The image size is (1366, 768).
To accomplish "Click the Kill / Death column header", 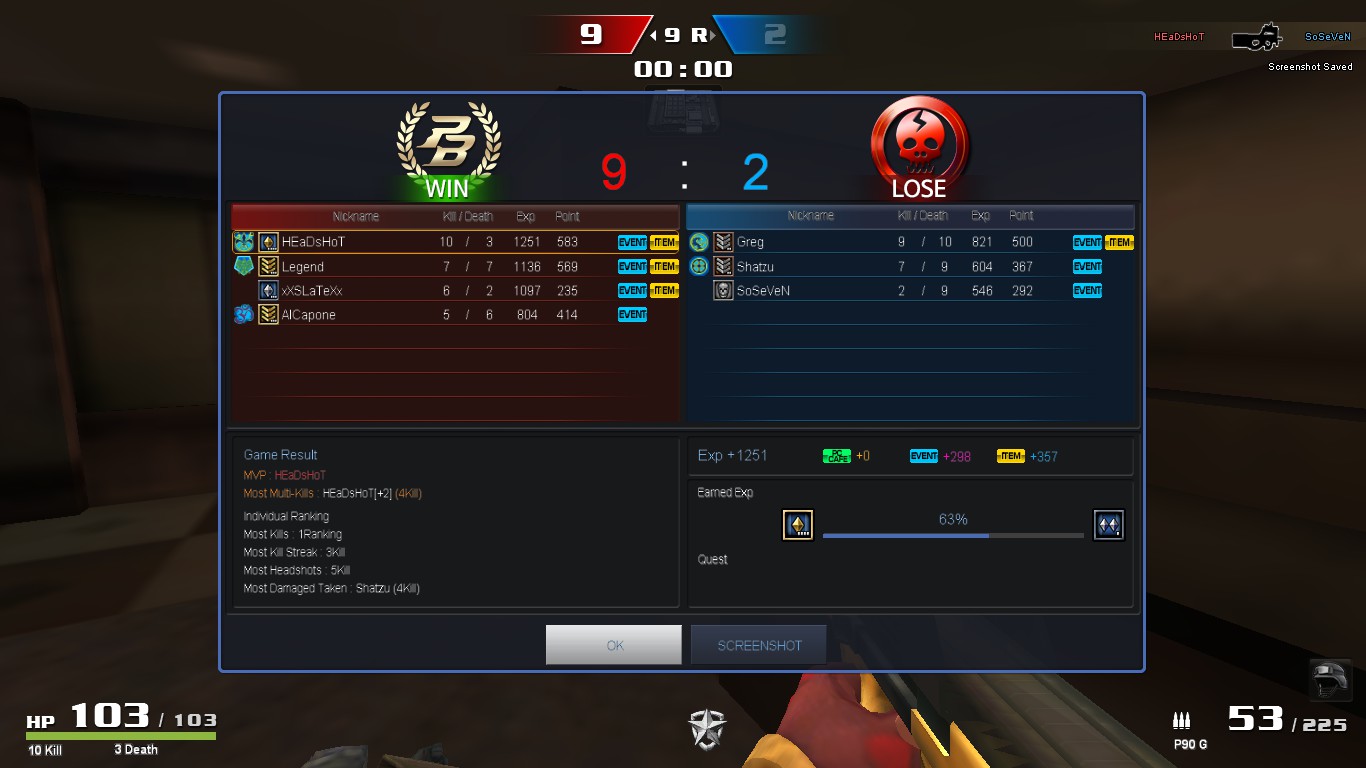I will point(467,216).
